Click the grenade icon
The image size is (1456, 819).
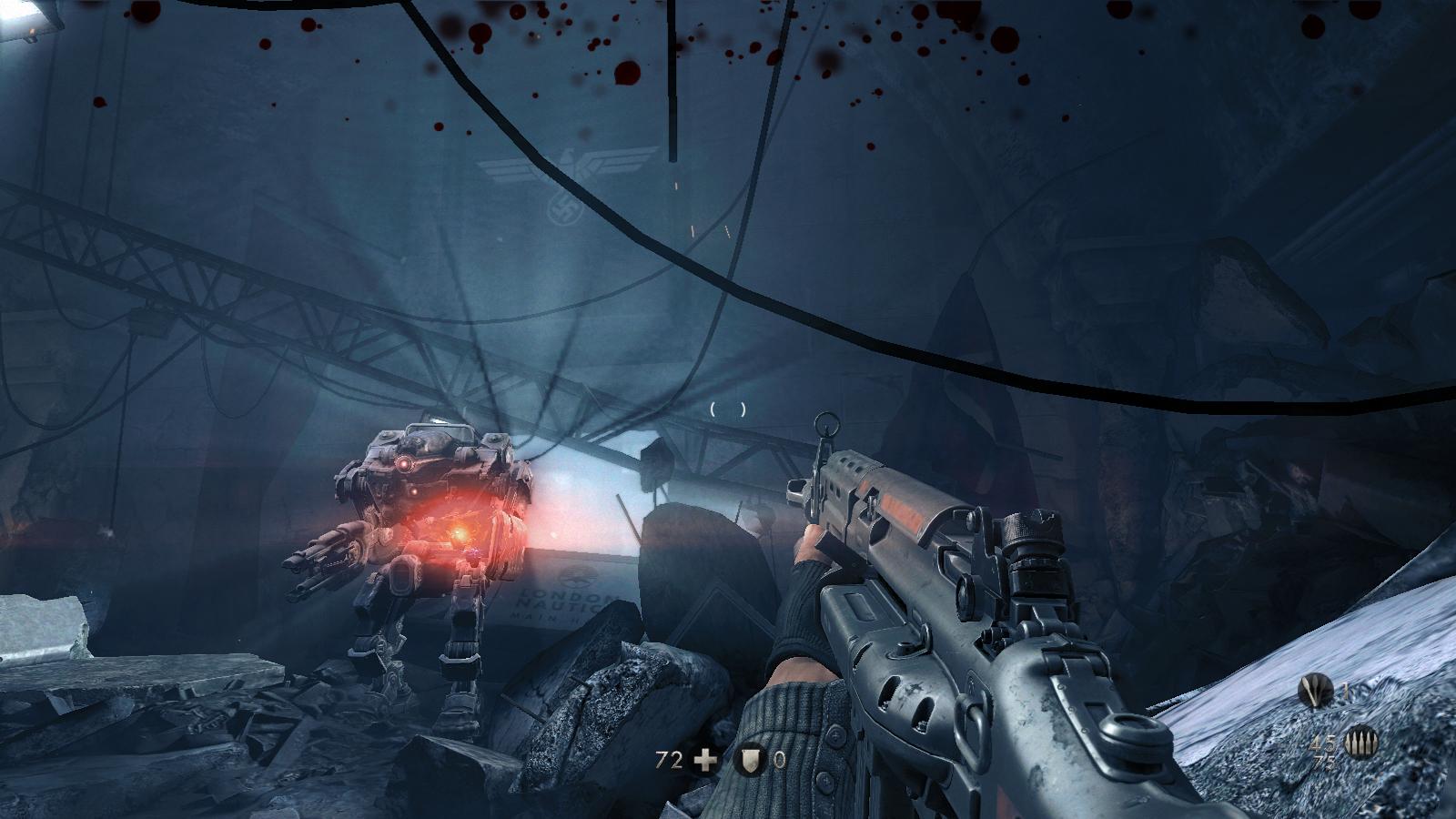coord(1315,691)
